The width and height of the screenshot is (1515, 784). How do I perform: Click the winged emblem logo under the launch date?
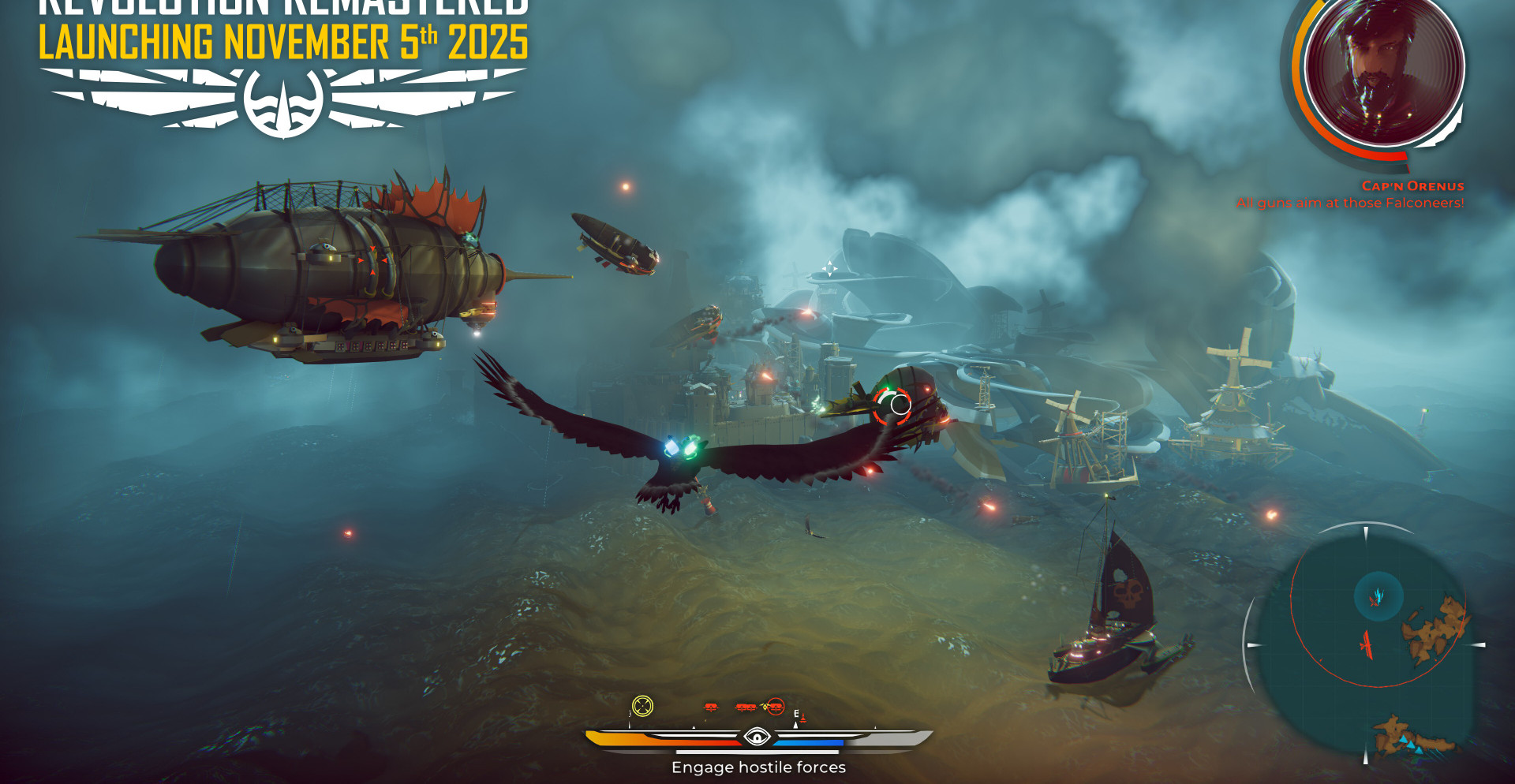(283, 101)
